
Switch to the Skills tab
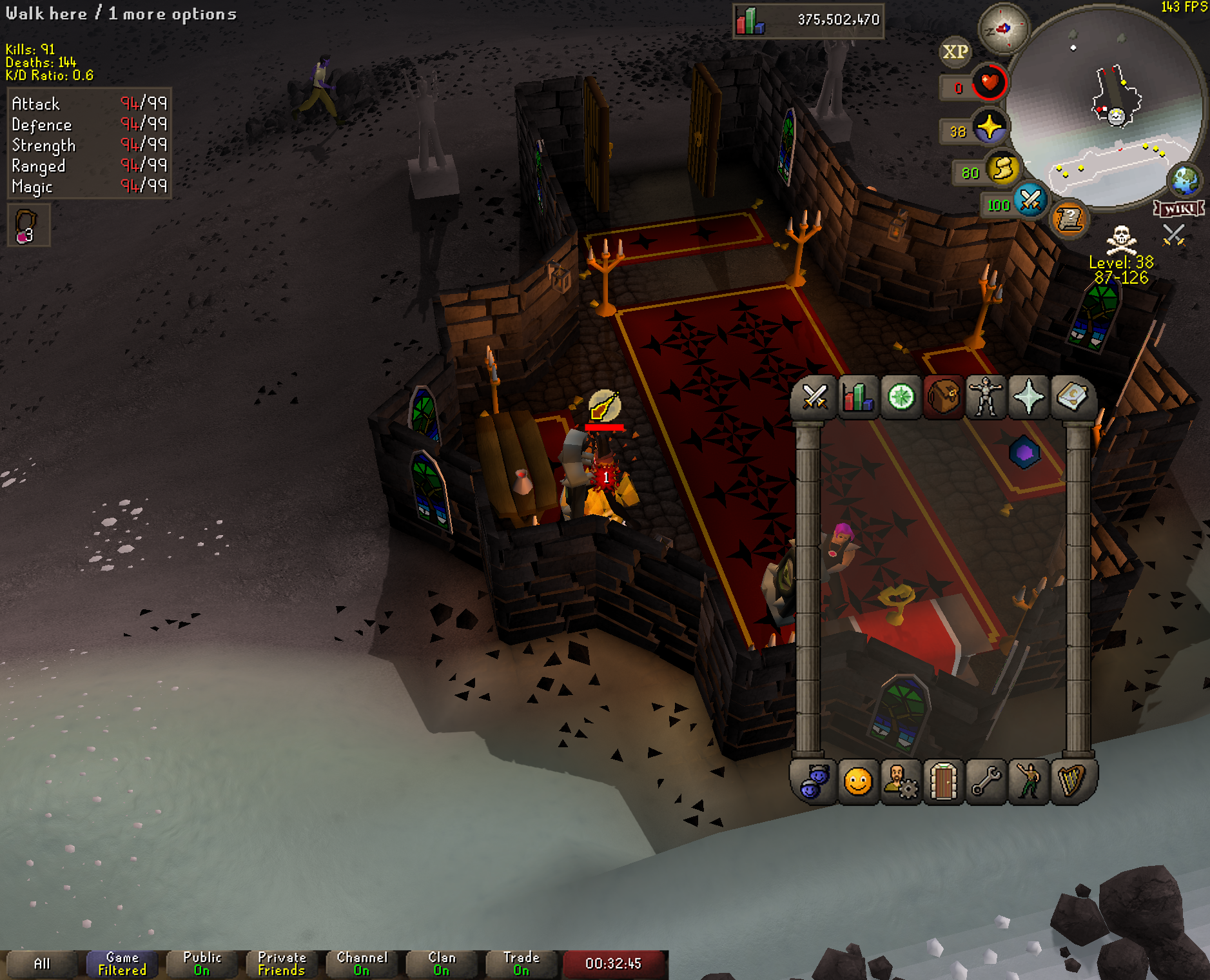857,397
